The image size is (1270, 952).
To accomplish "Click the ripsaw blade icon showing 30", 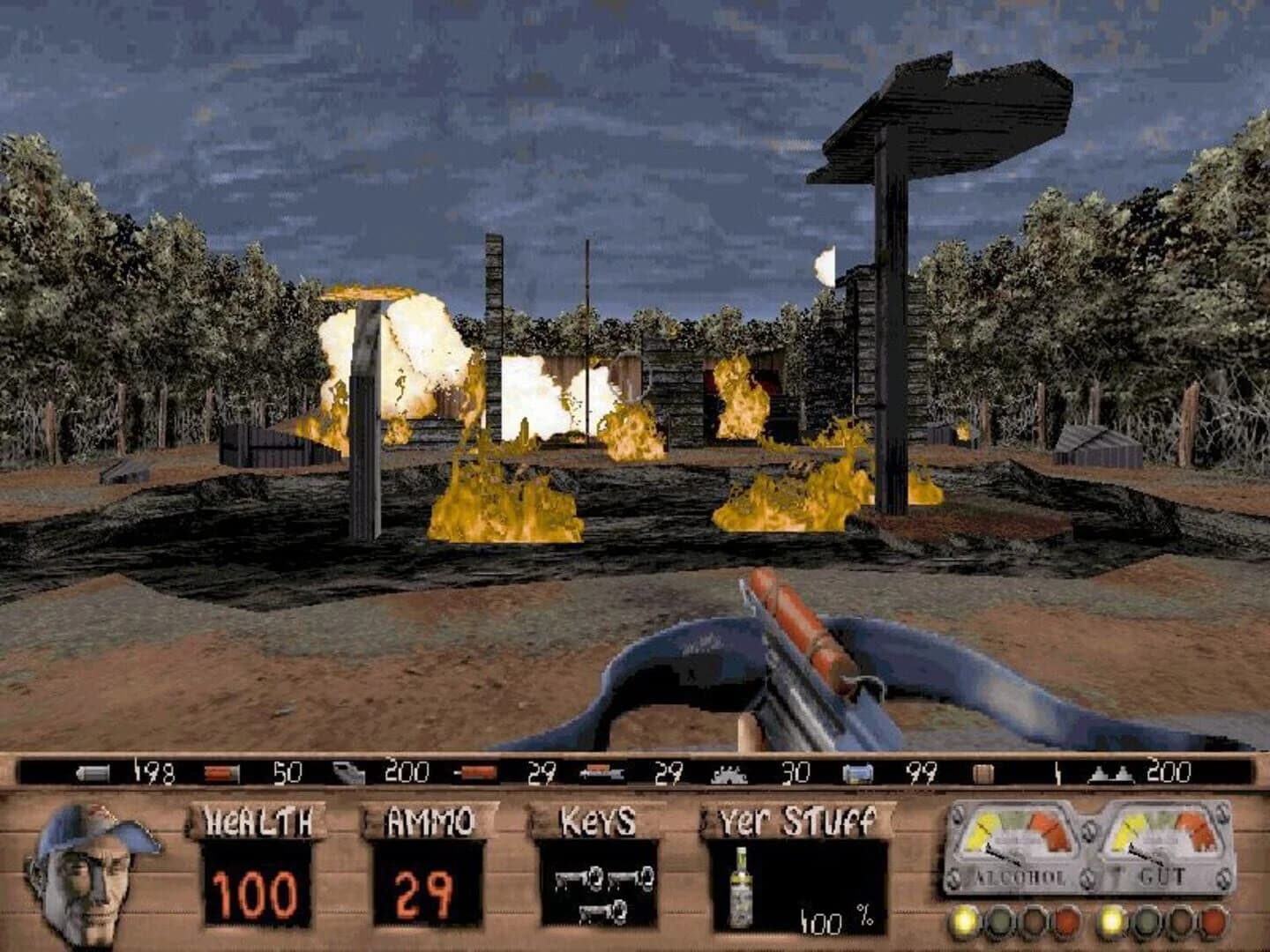I will [728, 773].
